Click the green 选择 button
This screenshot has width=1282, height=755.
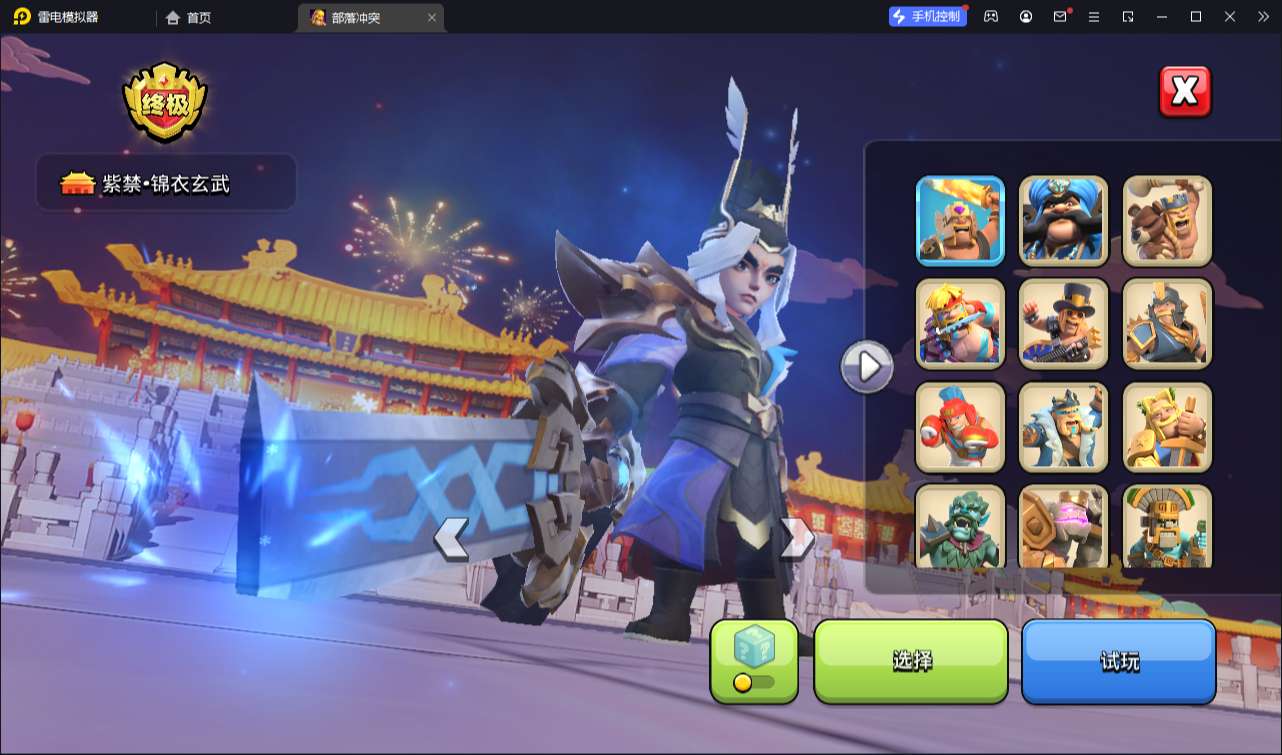click(911, 661)
